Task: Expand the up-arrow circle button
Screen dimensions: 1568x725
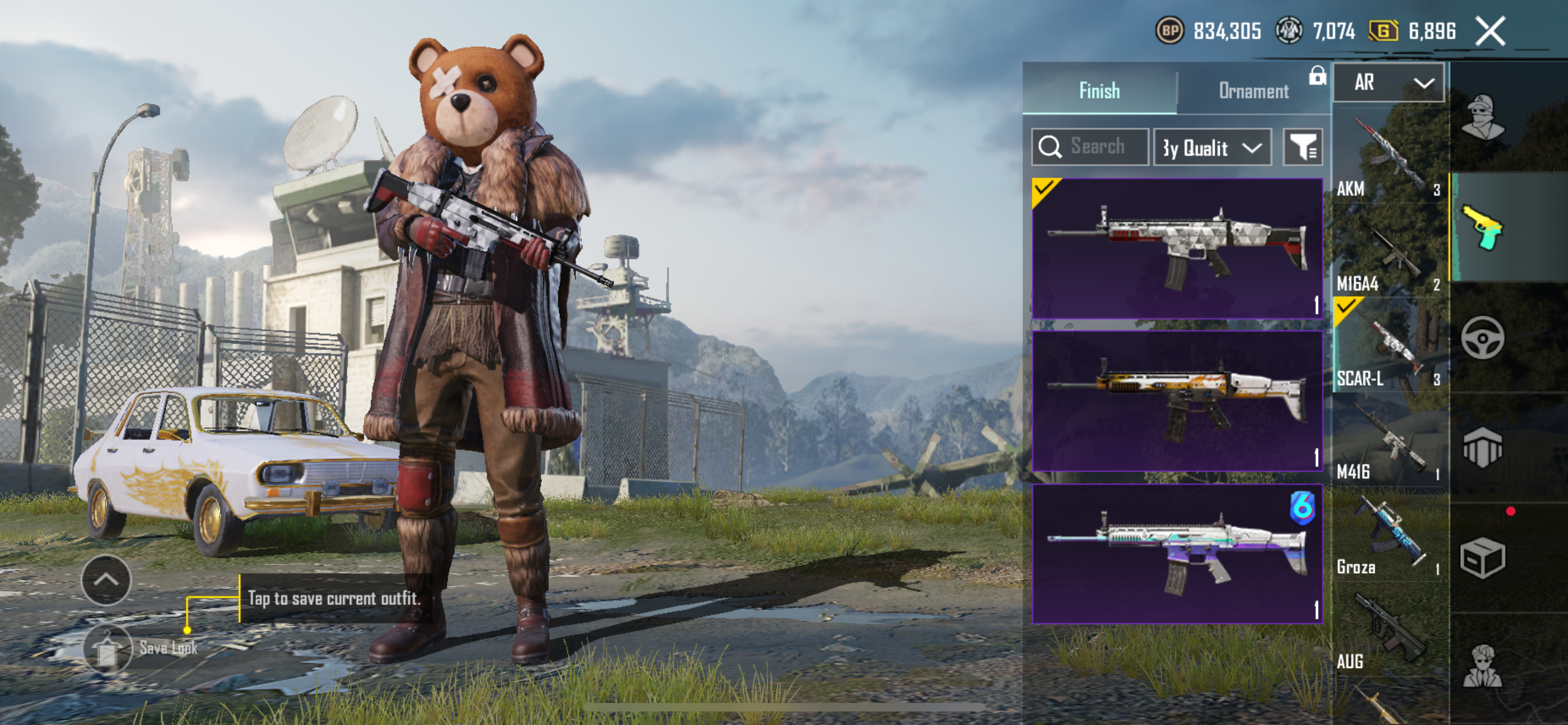Action: coord(106,579)
